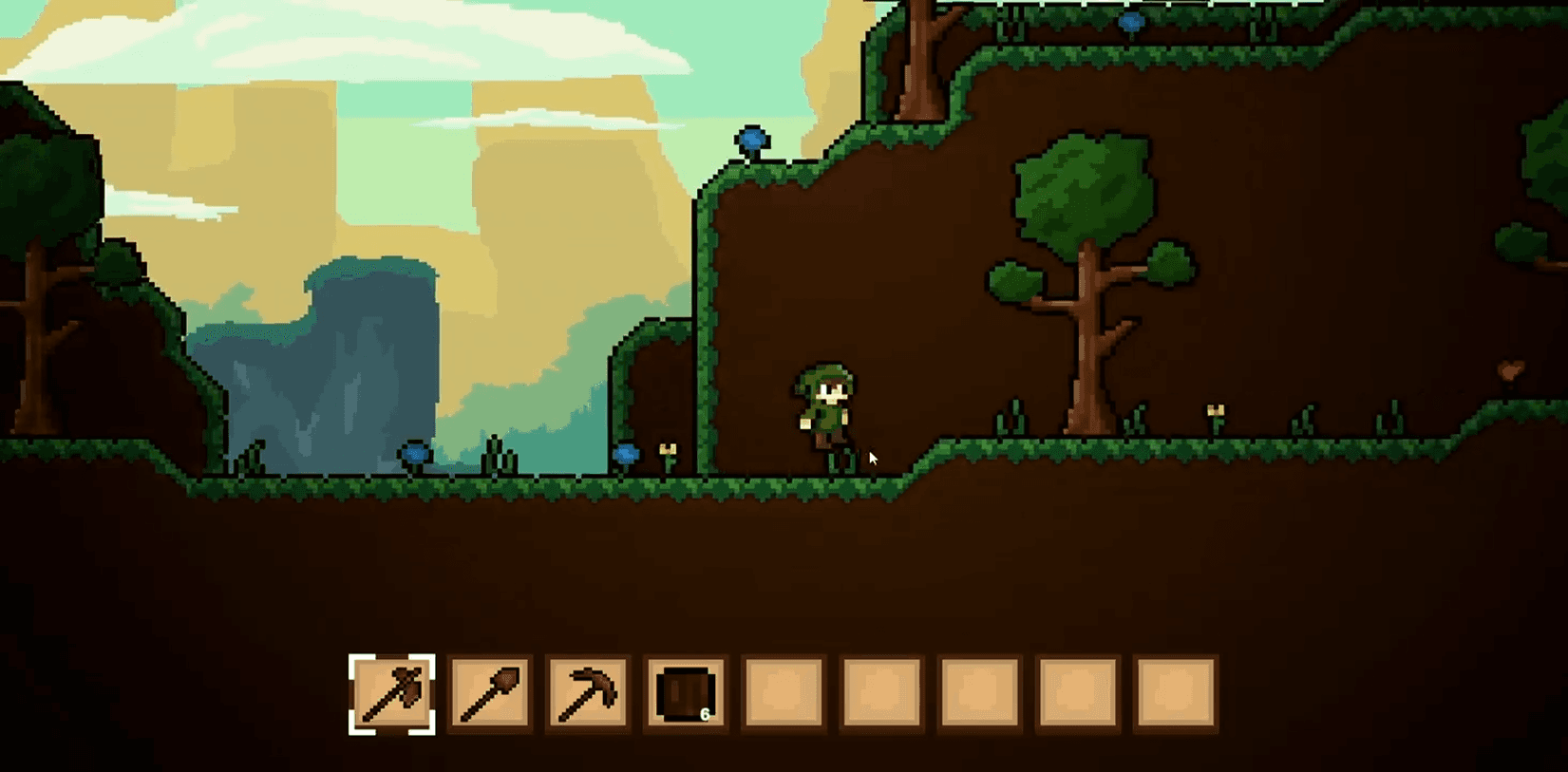Choose the shovel in the hotbar
Image resolution: width=1568 pixels, height=772 pixels.
(x=490, y=694)
